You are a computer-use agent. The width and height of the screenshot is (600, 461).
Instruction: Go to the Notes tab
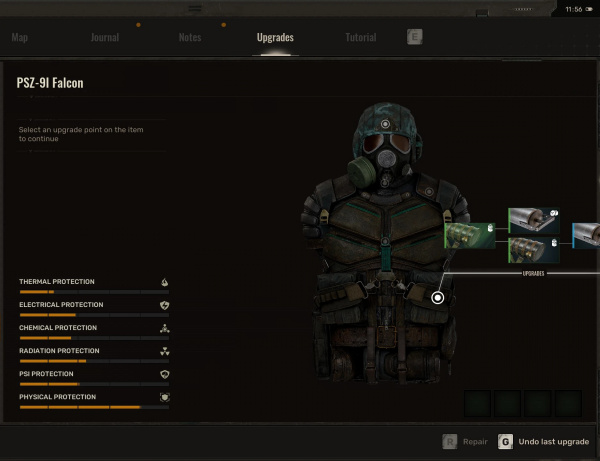pos(189,38)
